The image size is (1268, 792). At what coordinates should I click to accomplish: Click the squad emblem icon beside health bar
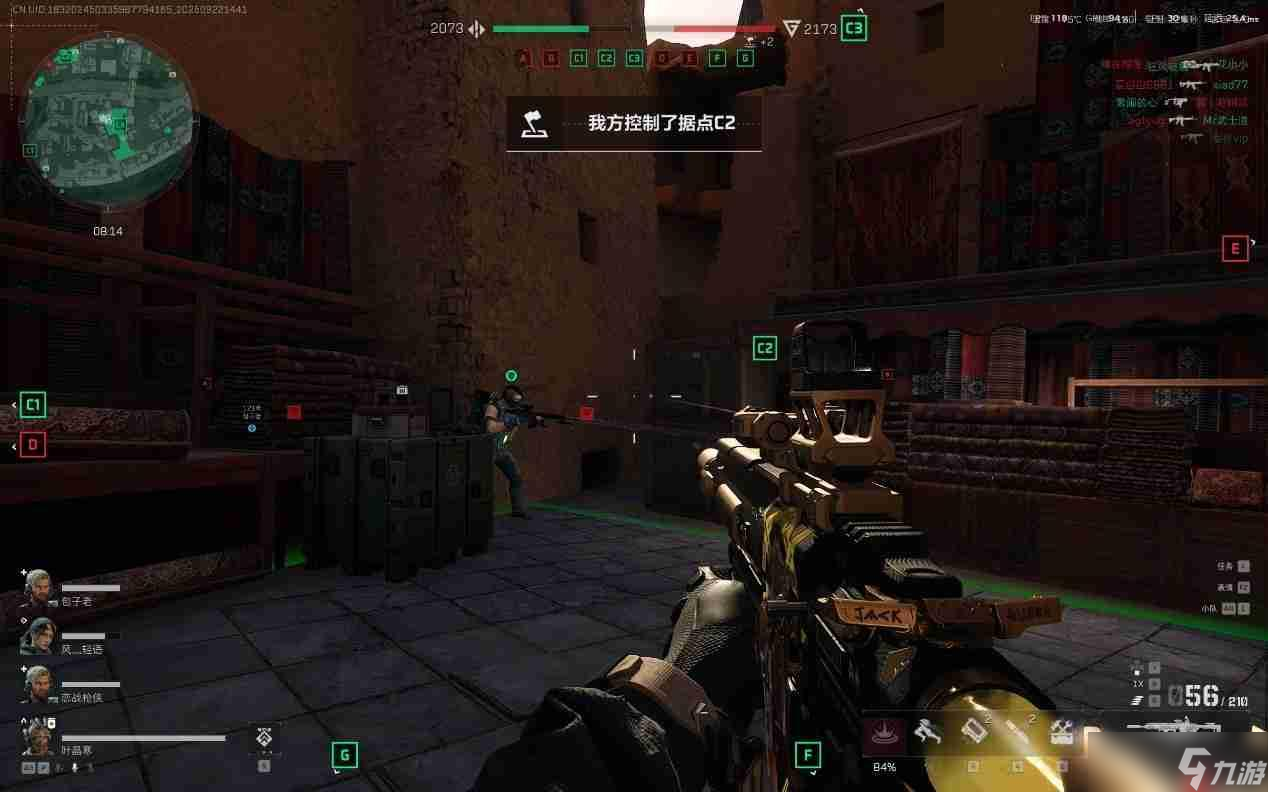[x=263, y=738]
